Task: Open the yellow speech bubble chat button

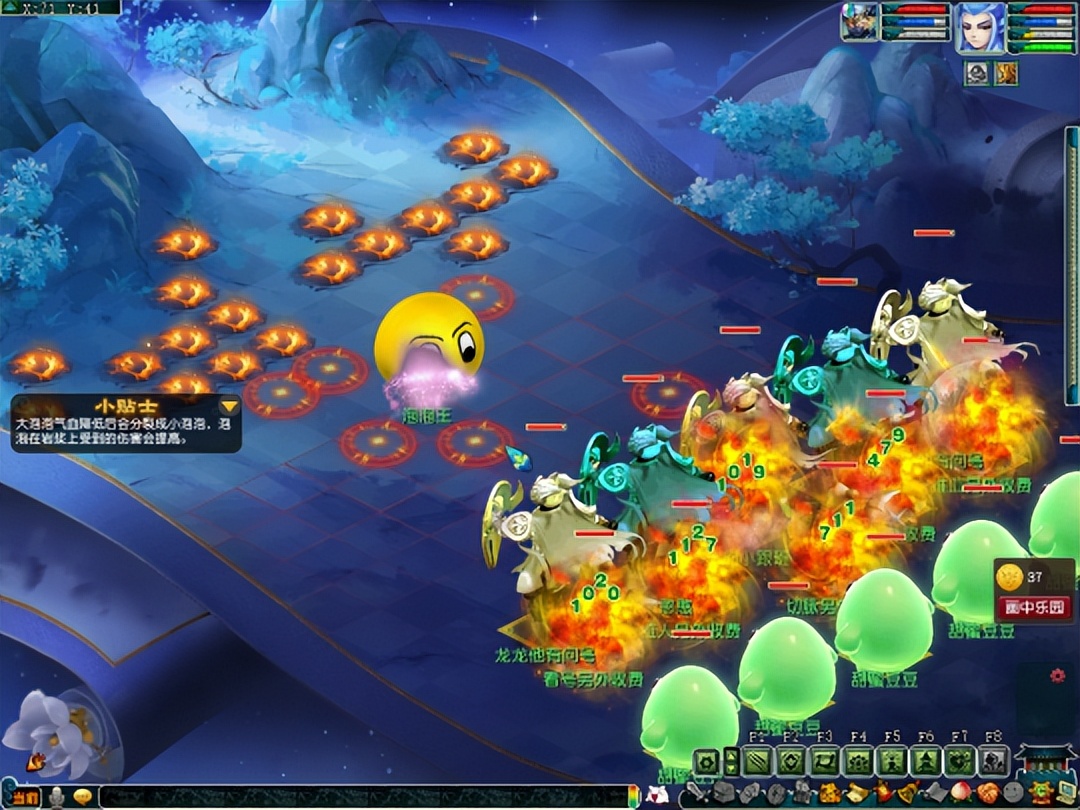Action: point(82,797)
